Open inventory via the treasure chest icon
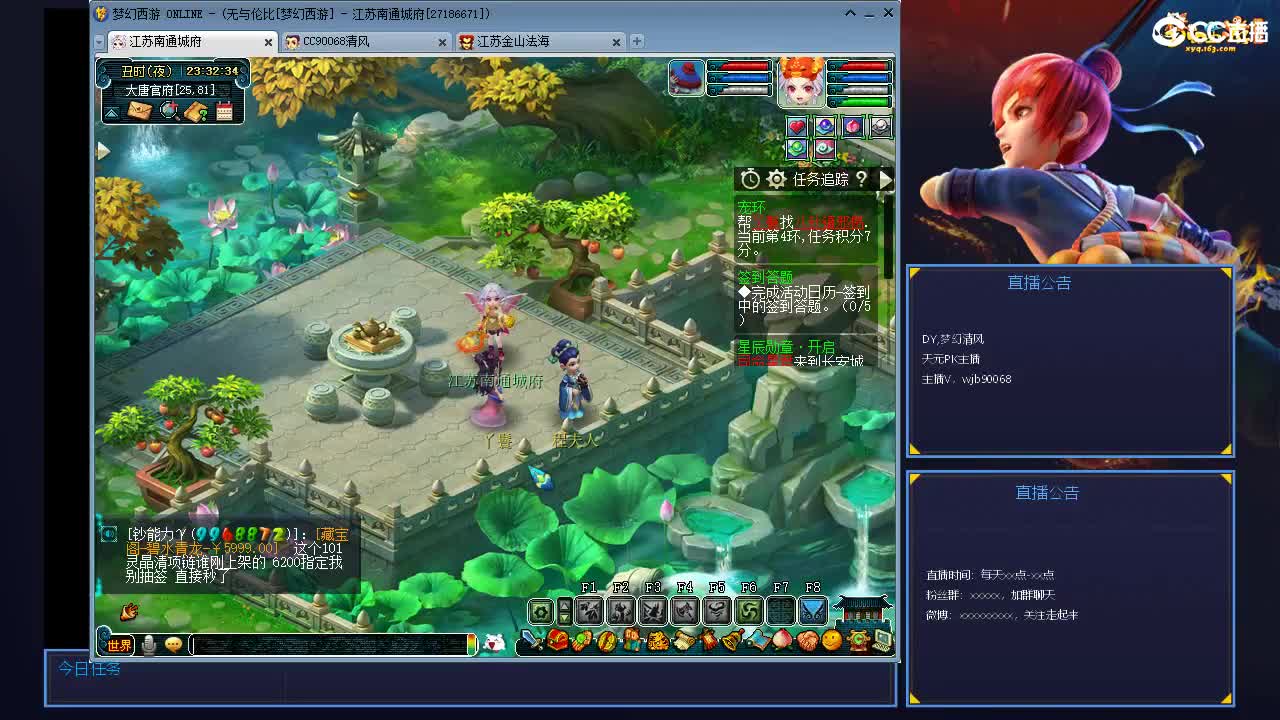1280x720 pixels. click(x=556, y=641)
